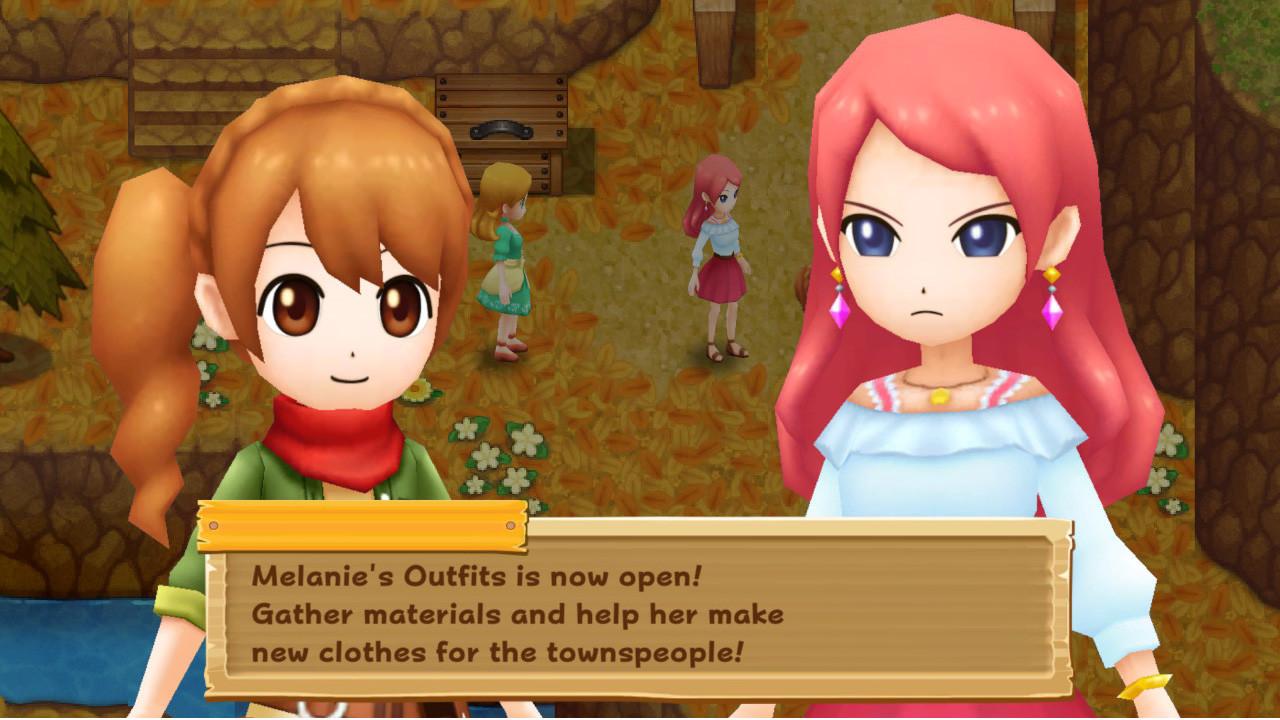1280x720 pixels.
Task: Click the left rivet of the sign header
Action: 215,524
